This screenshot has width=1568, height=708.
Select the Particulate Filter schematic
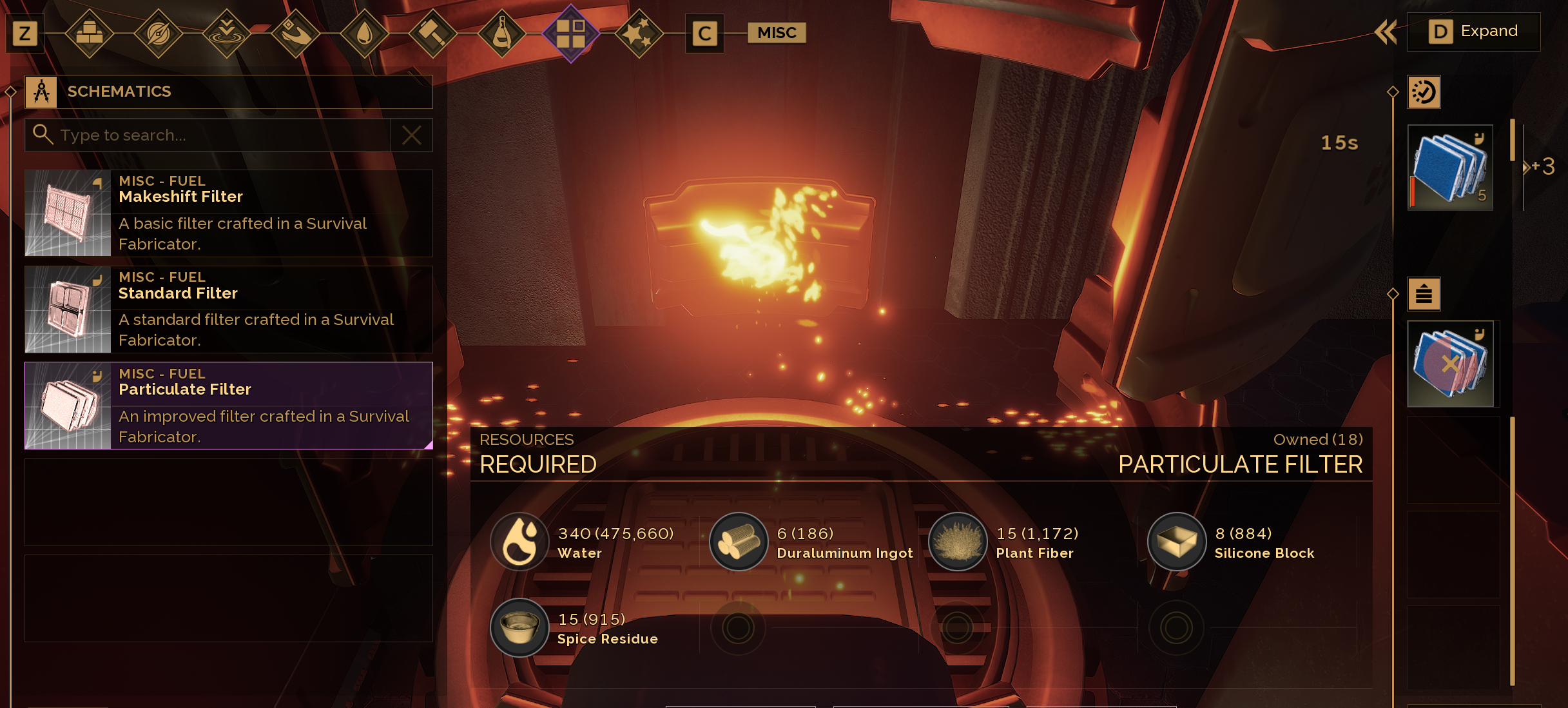(228, 406)
